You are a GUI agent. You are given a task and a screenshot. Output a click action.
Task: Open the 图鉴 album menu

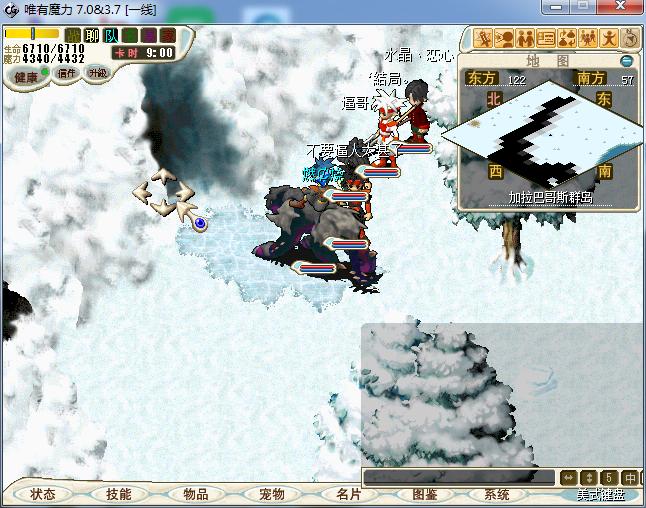pyautogui.click(x=424, y=494)
